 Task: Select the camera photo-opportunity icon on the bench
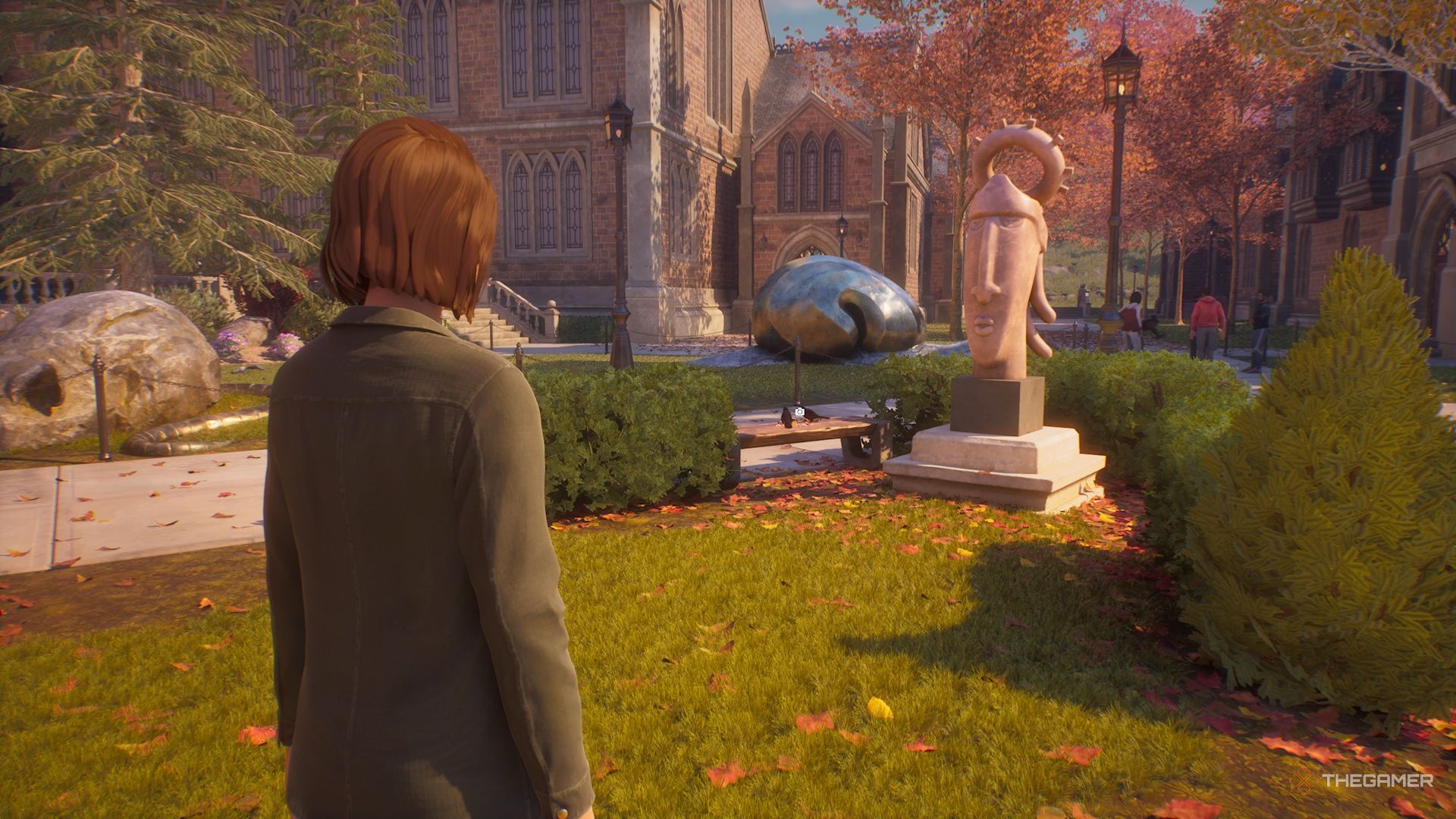[x=799, y=412]
